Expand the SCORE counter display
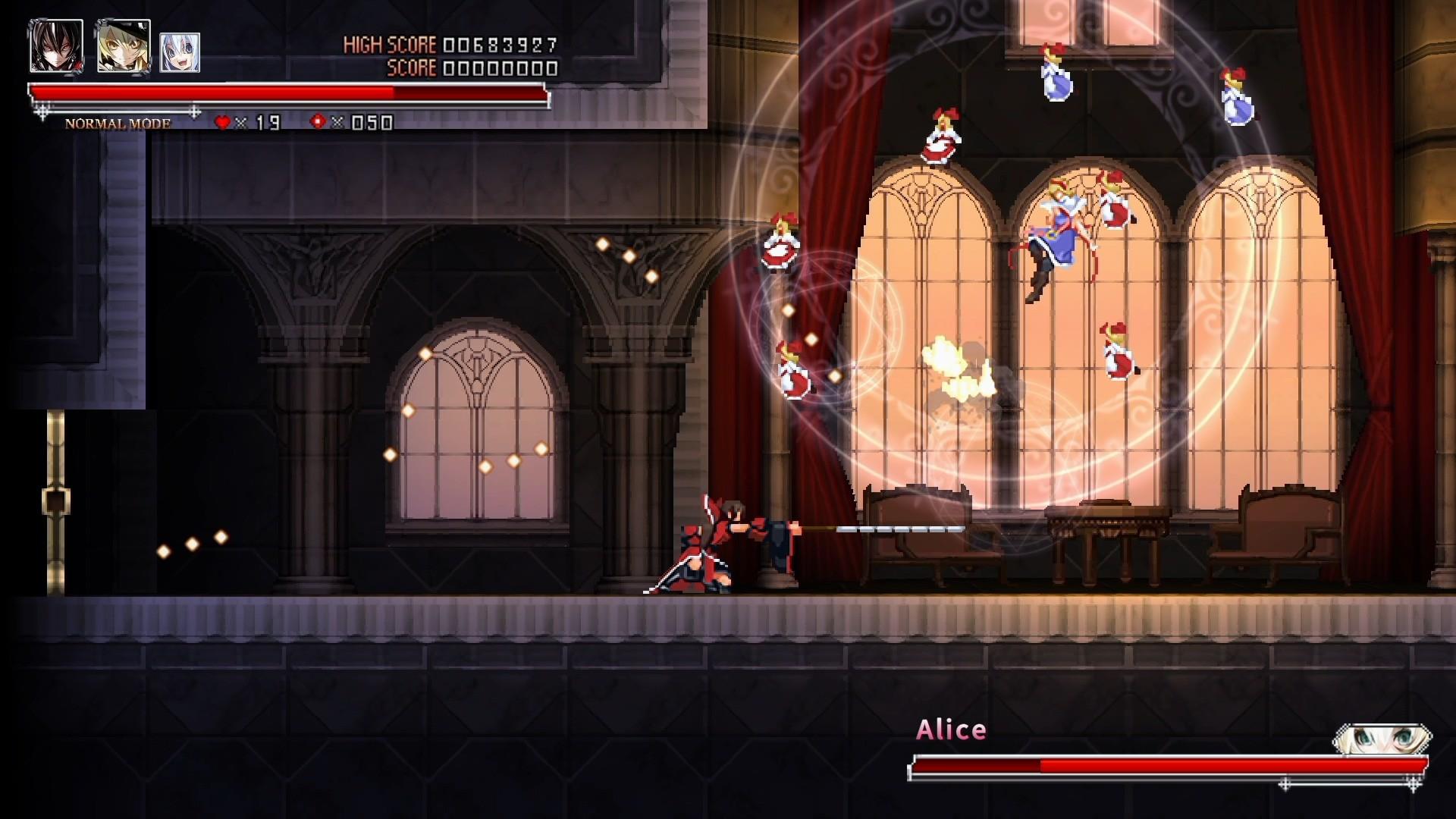1456x819 pixels. pyautogui.click(x=463, y=69)
